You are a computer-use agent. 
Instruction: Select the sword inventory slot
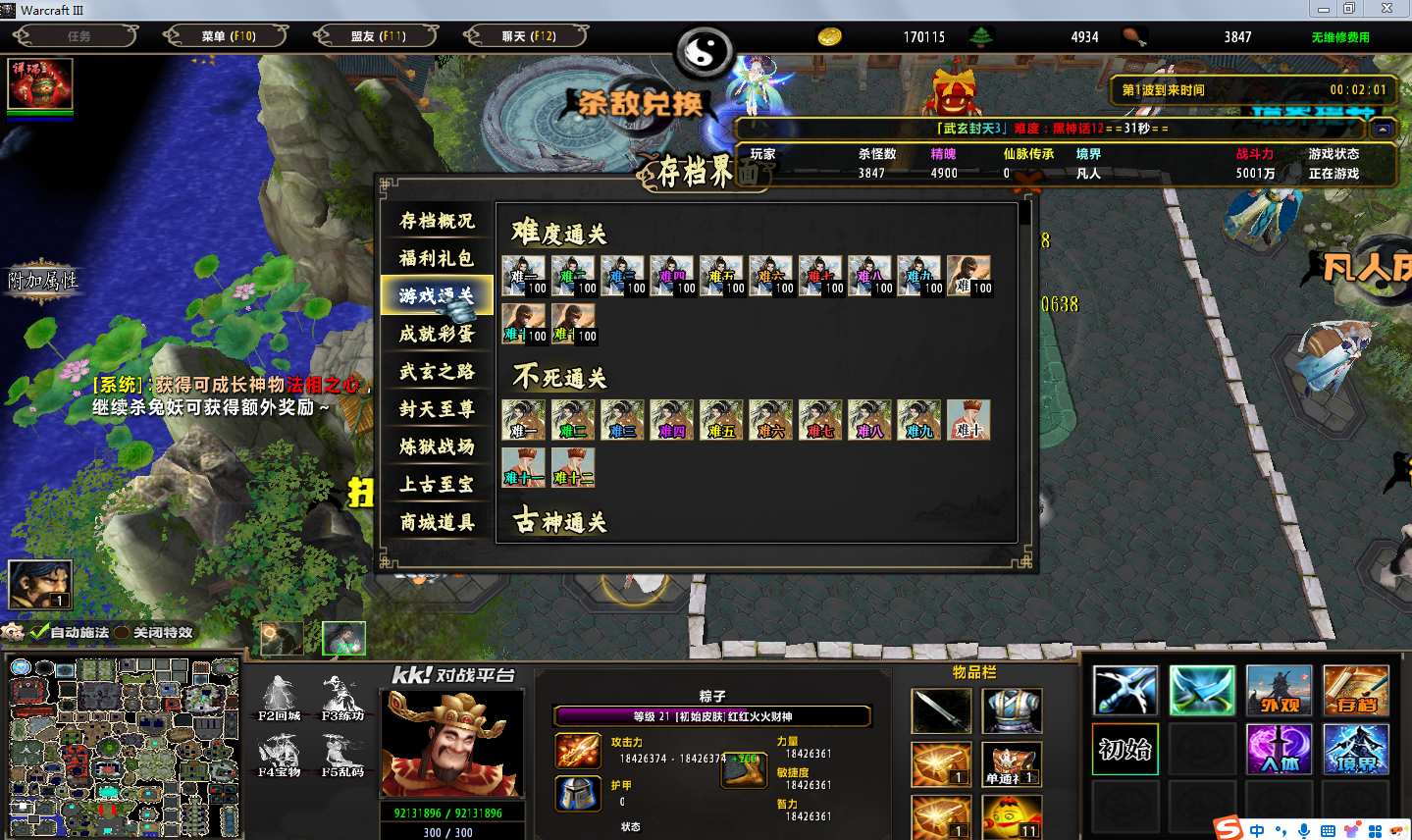941,710
